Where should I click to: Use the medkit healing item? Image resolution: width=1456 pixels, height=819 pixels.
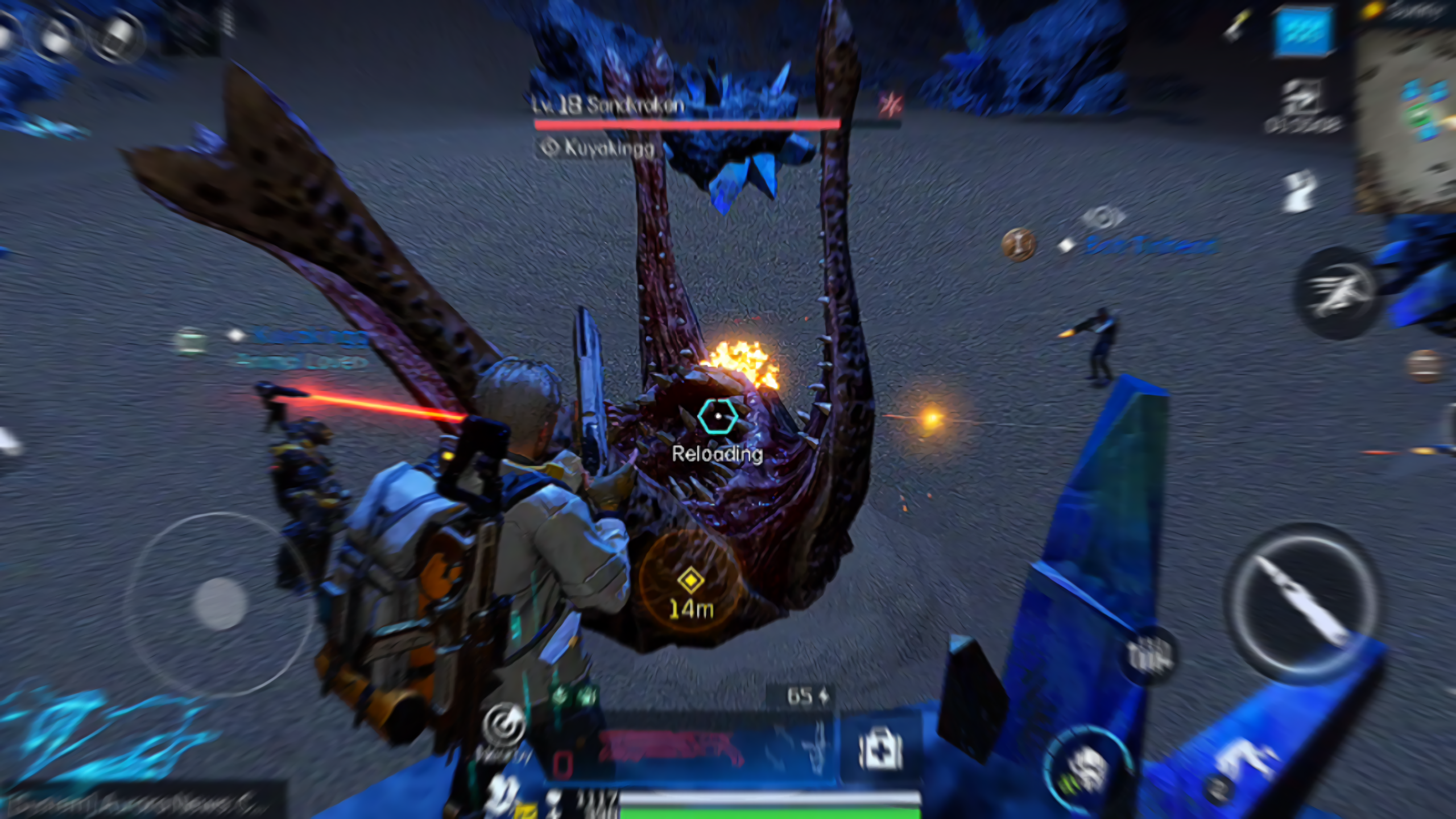tap(880, 750)
